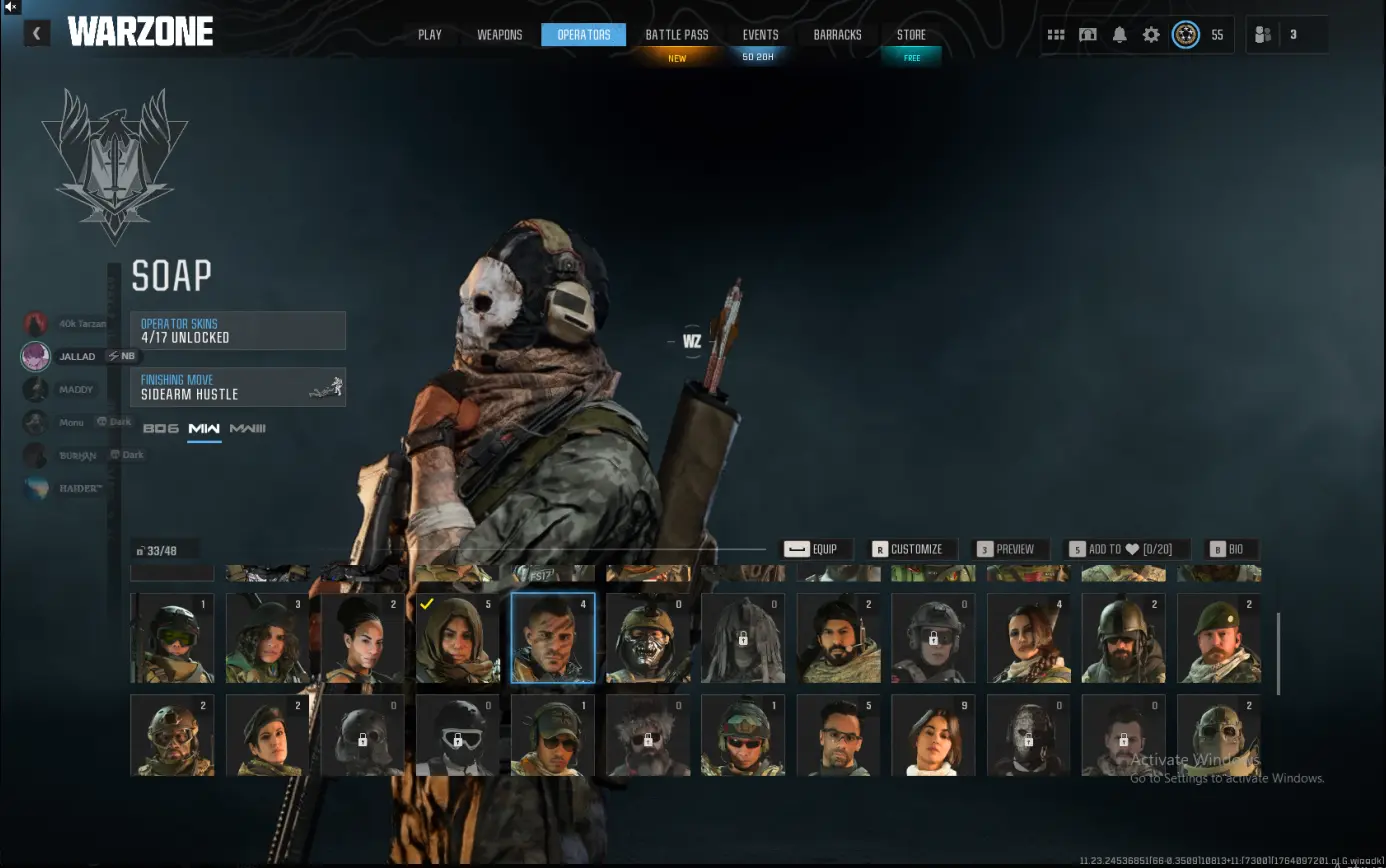This screenshot has width=1386, height=868.
Task: Click the notifications bell icon
Action: coord(1120,34)
